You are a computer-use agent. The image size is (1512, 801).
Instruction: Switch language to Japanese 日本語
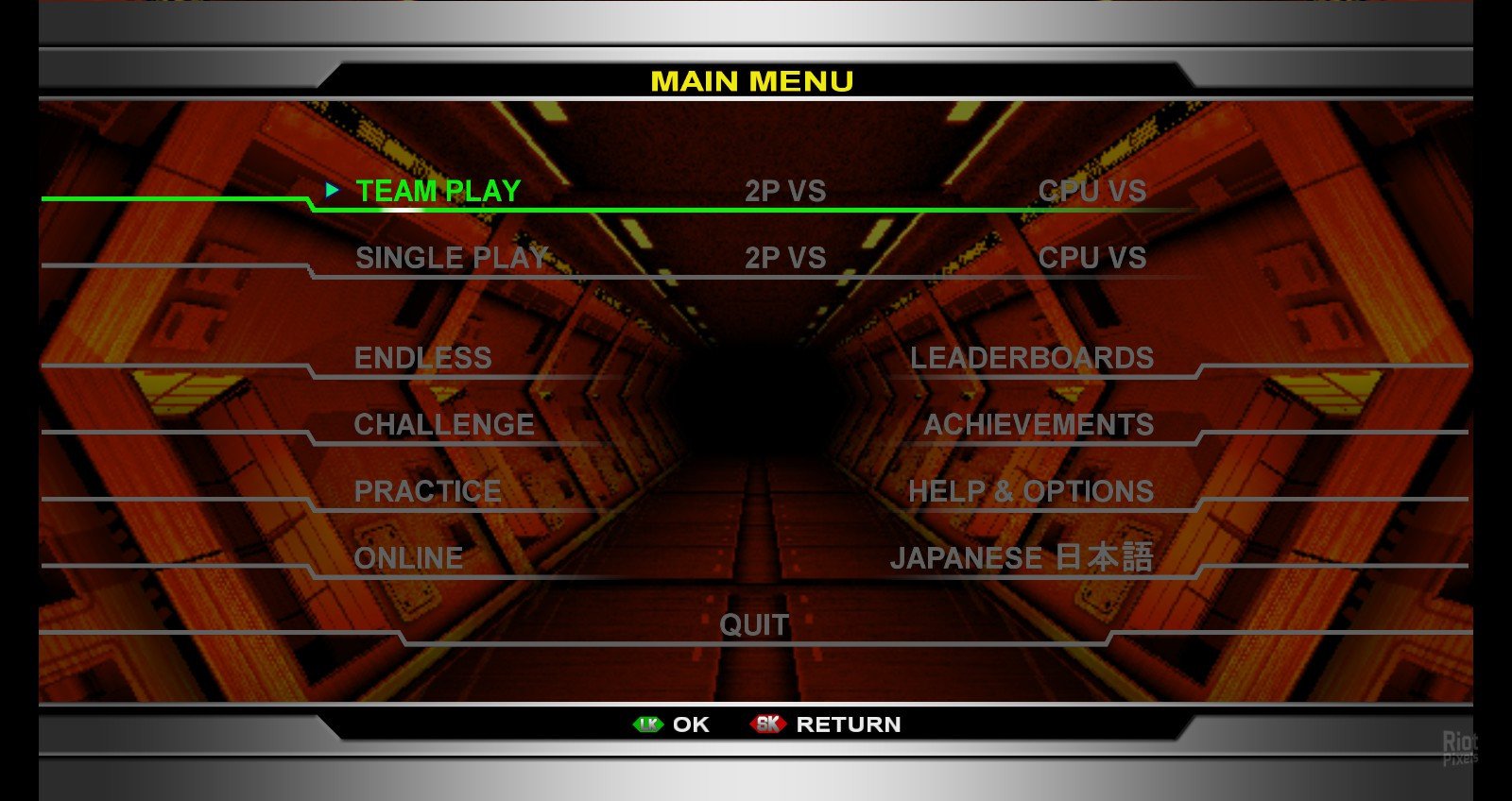[x=1021, y=557]
